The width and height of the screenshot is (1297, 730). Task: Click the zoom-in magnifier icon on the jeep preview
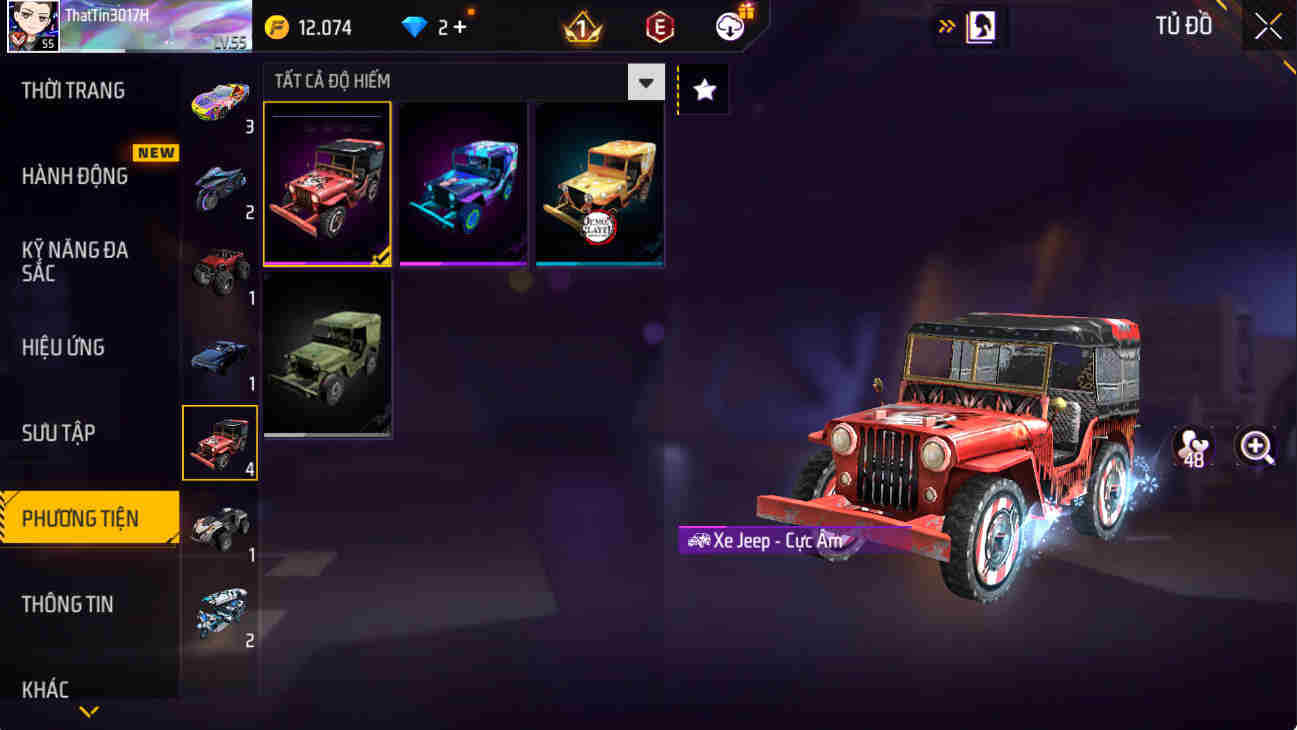tap(1255, 446)
